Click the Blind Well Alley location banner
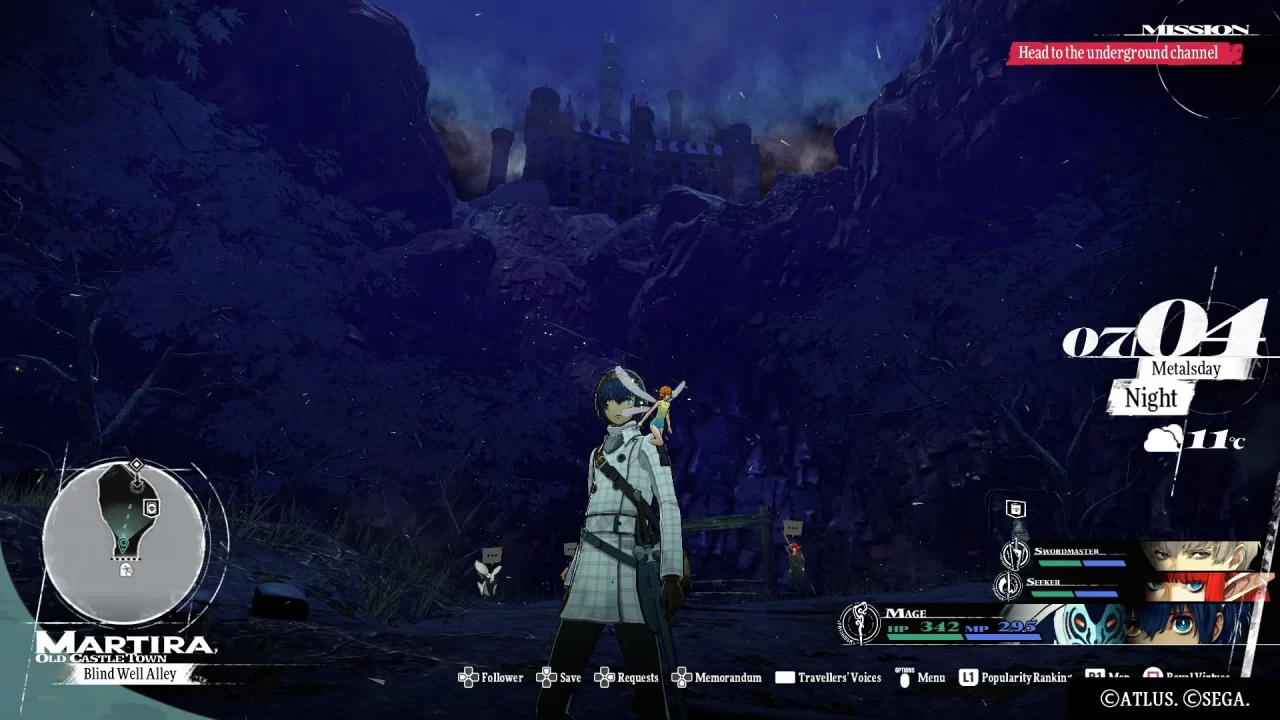 tap(130, 674)
